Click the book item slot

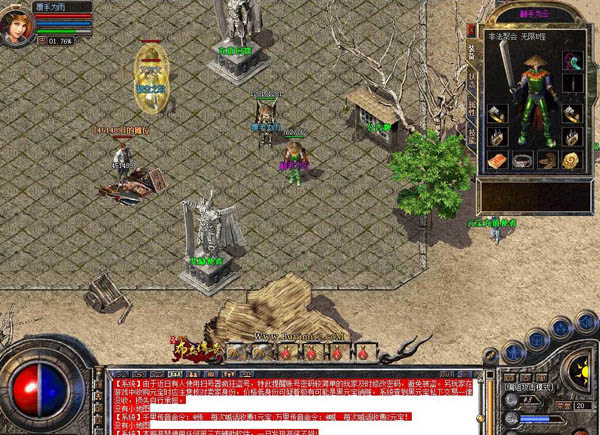click(x=497, y=160)
